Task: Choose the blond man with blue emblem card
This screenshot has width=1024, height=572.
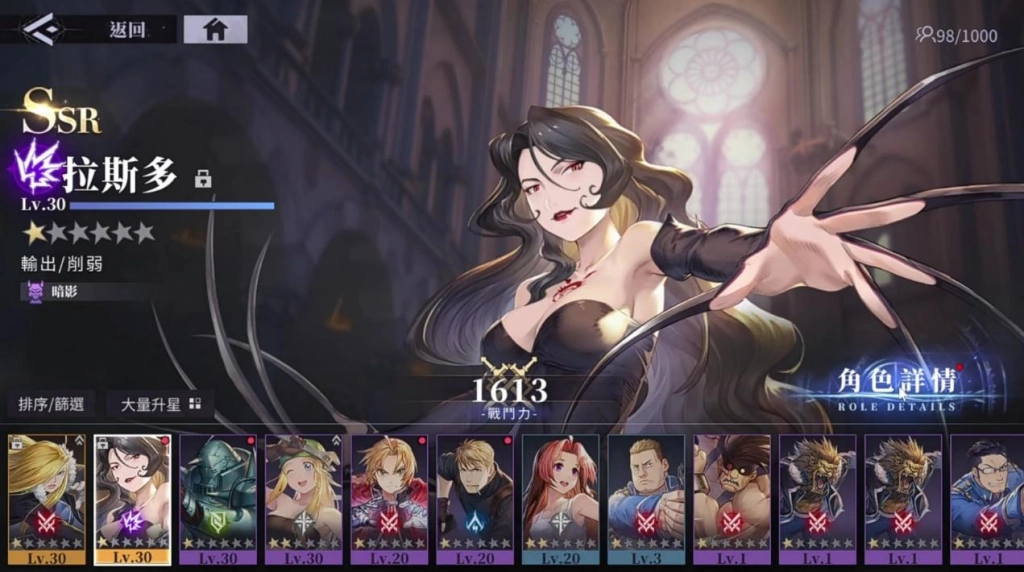Action: [475, 499]
